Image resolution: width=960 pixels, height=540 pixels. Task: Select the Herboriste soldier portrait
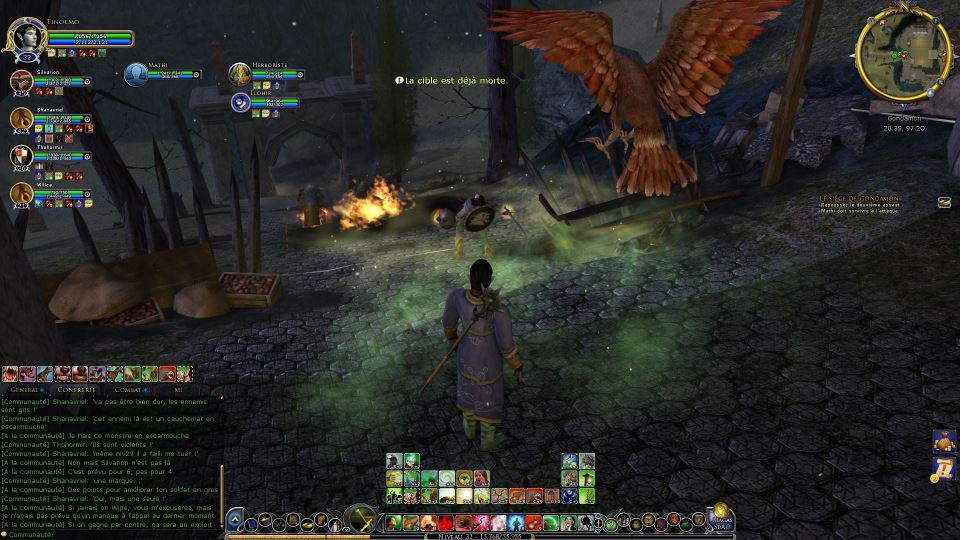click(239, 74)
